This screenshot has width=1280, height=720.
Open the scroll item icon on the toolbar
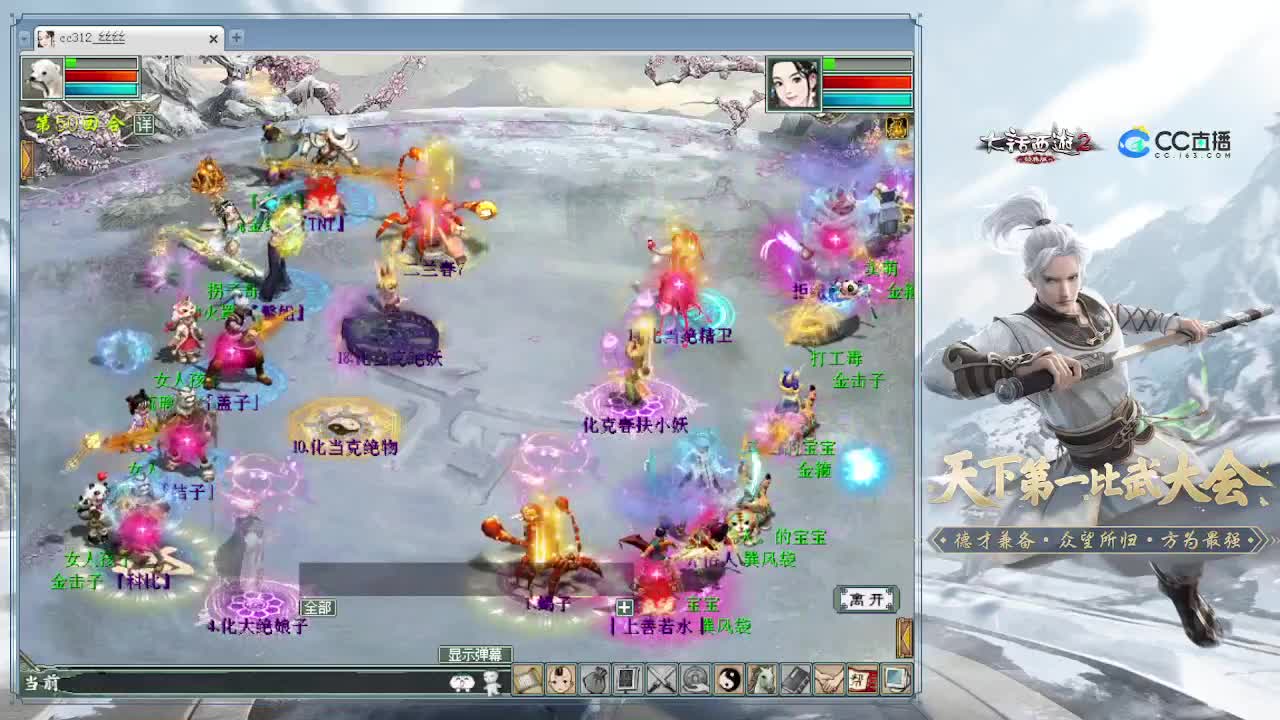coord(528,685)
